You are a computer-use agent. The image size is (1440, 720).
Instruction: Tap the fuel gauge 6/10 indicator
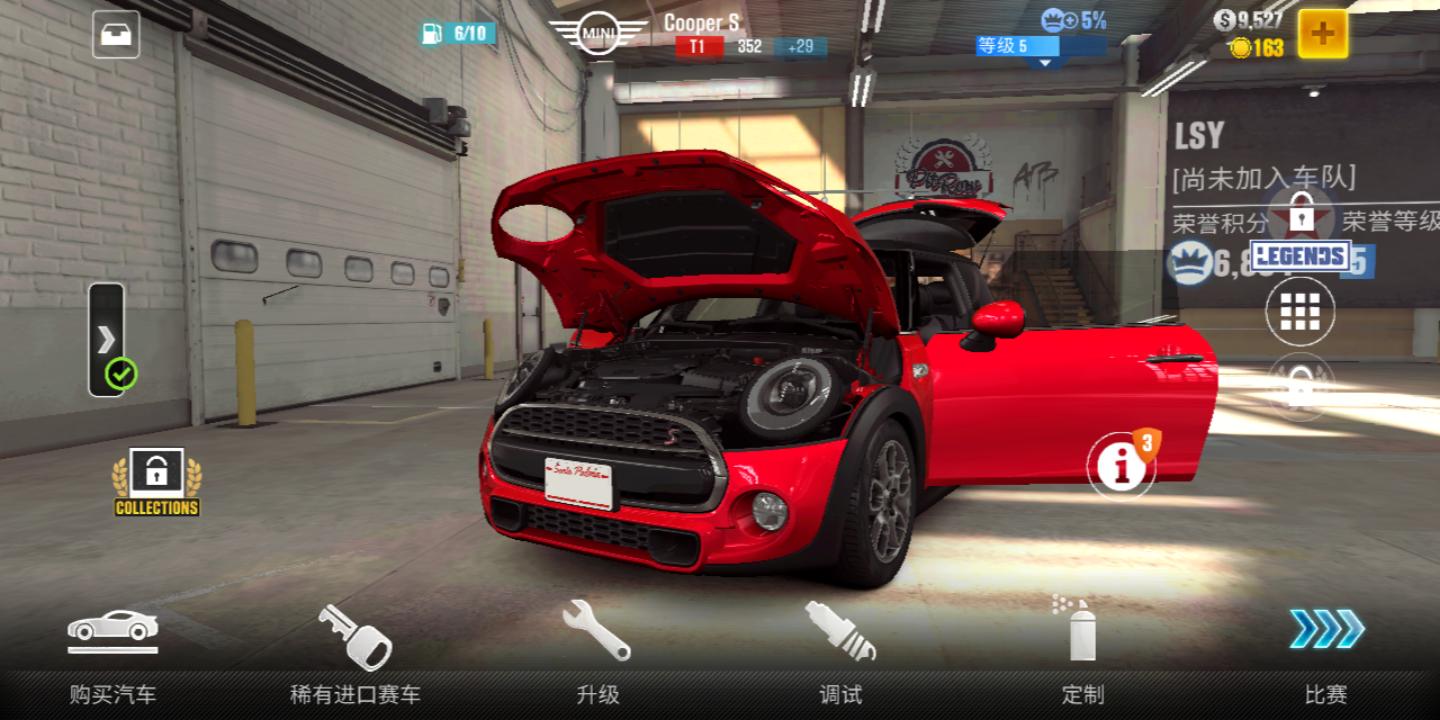pyautogui.click(x=458, y=33)
